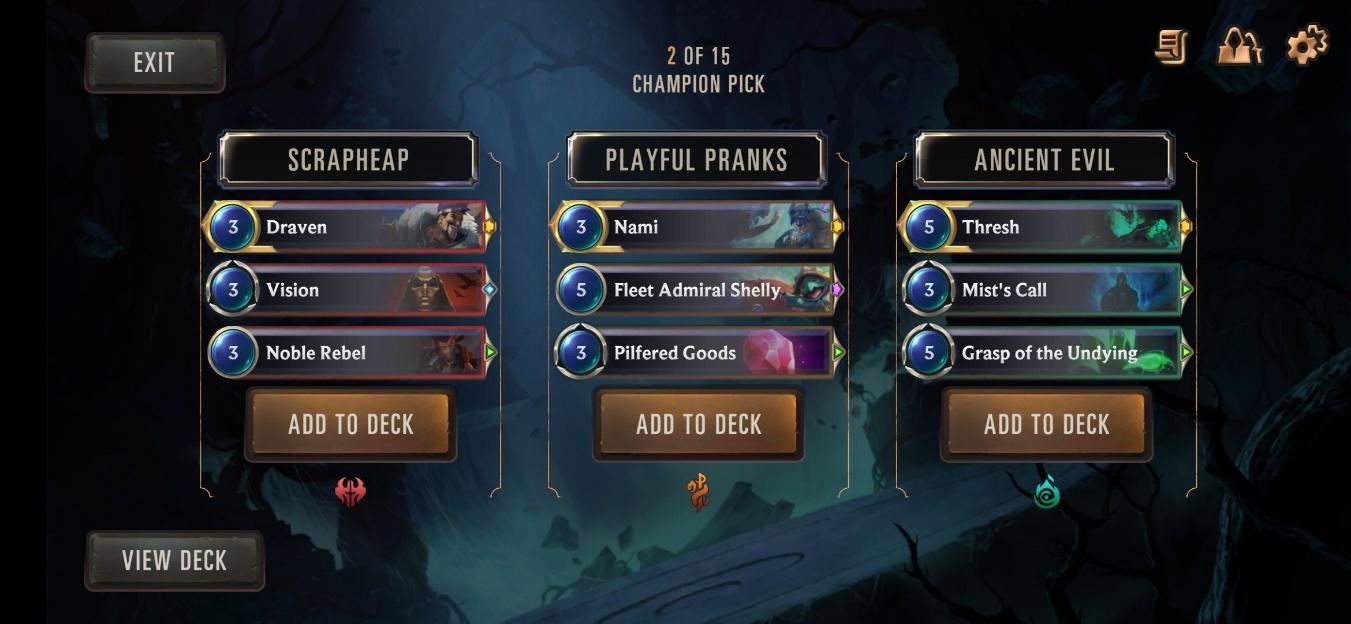This screenshot has height=624, width=1351.
Task: Inspect the Noble Rebel card
Action: 348,353
